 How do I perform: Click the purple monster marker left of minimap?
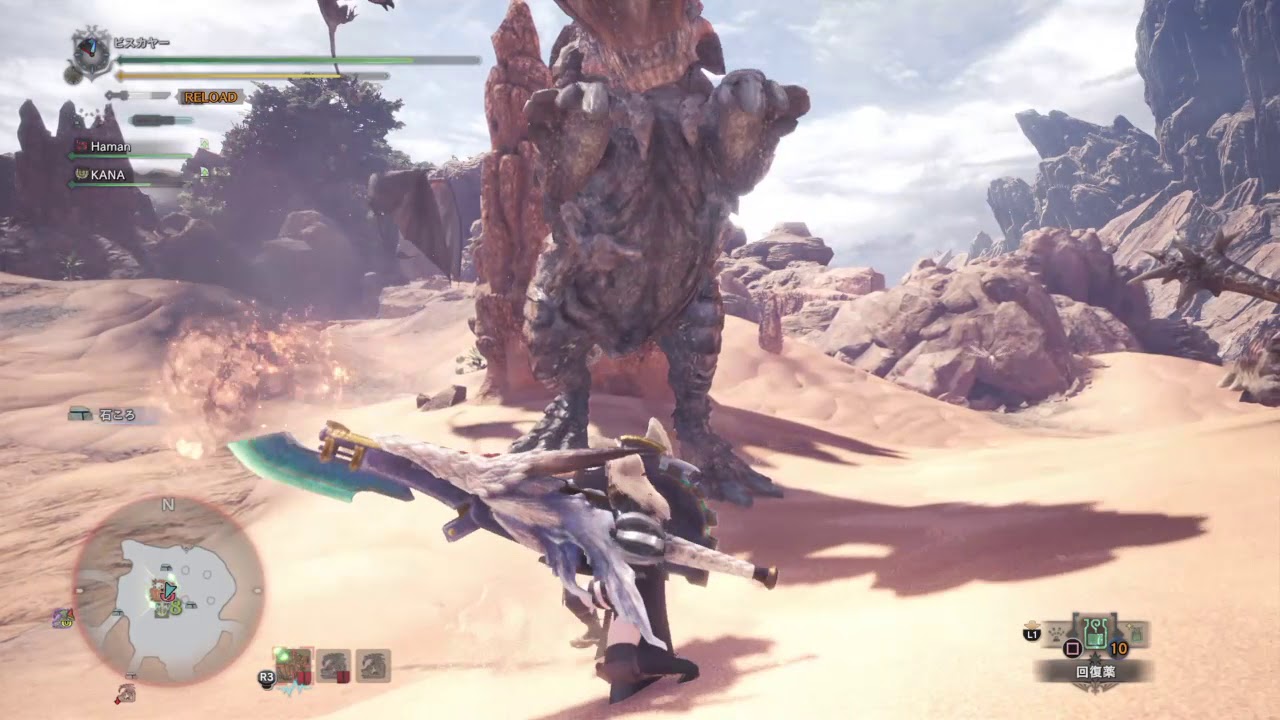coord(62,619)
